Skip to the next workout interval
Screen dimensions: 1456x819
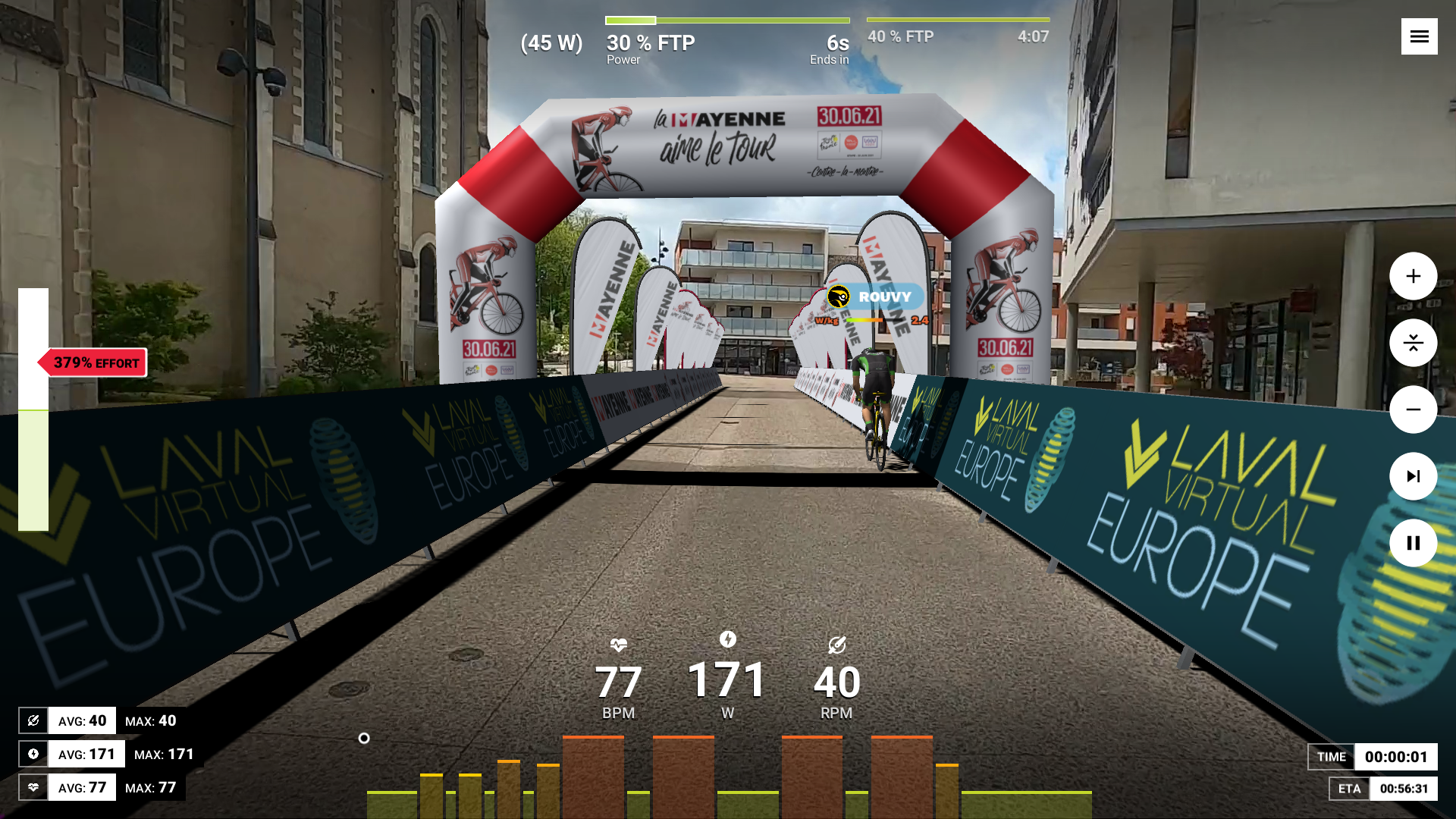pos(1413,476)
